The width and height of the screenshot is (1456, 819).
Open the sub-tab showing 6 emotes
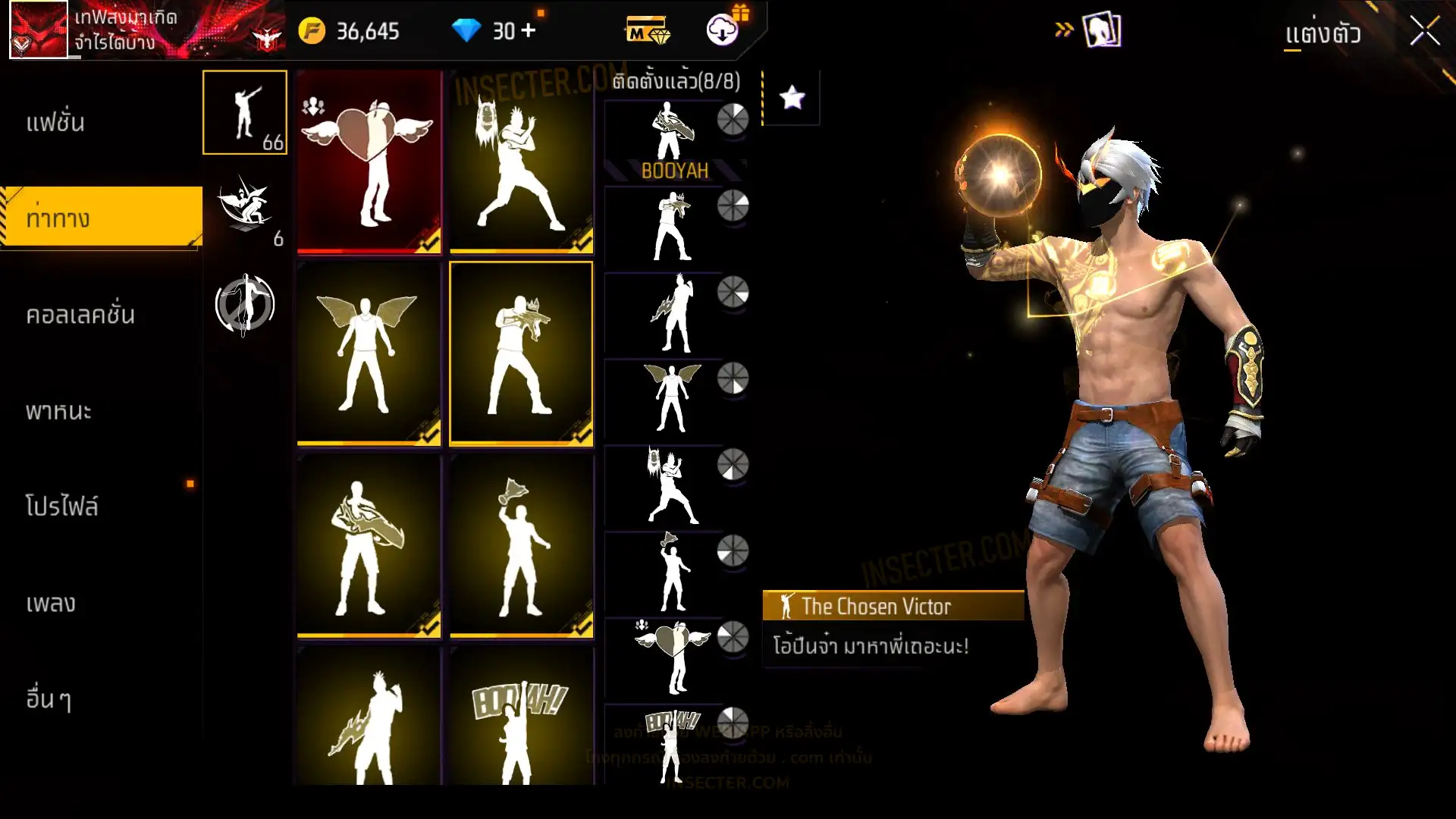pyautogui.click(x=245, y=209)
